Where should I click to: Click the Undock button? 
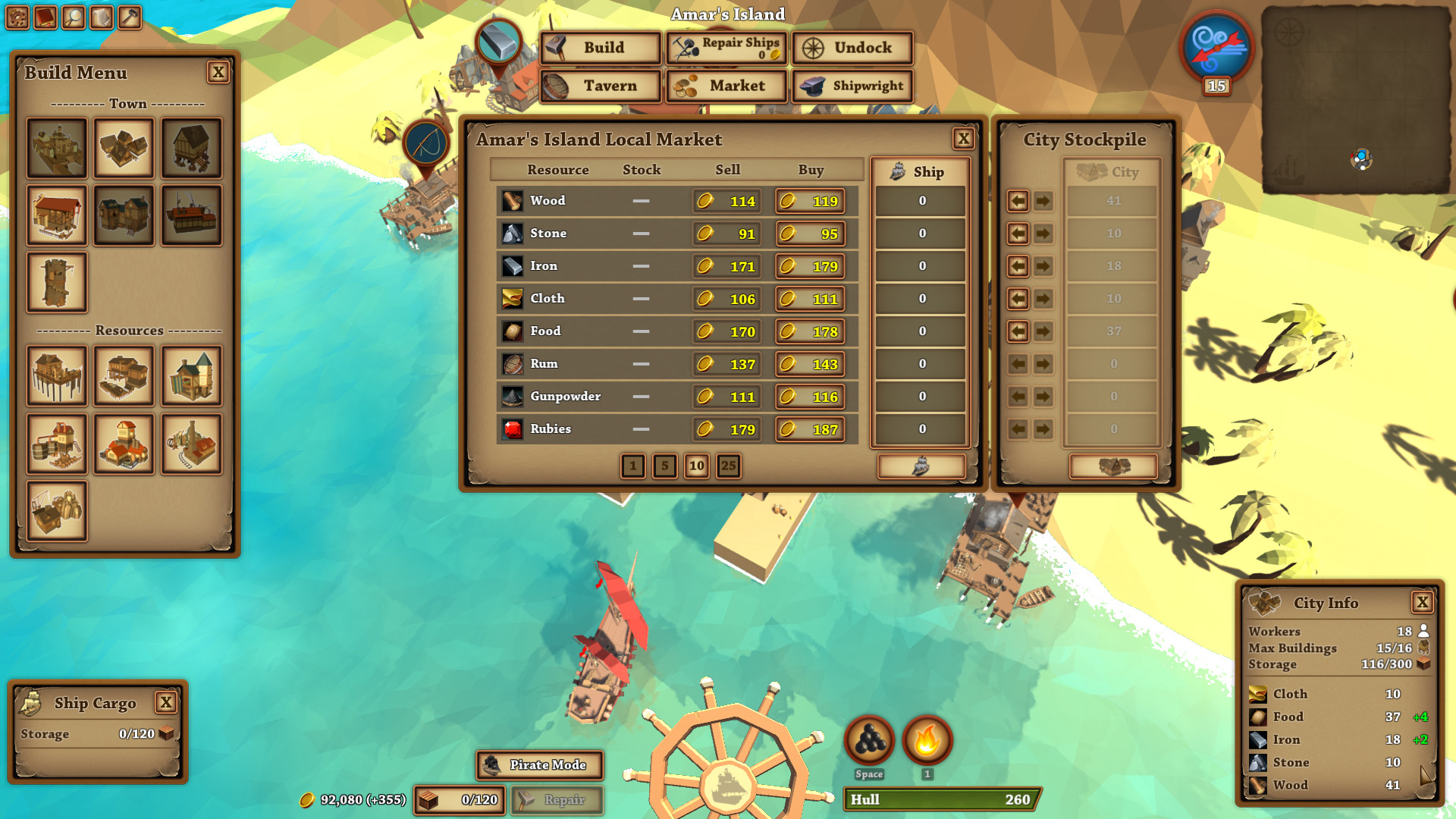pos(851,48)
